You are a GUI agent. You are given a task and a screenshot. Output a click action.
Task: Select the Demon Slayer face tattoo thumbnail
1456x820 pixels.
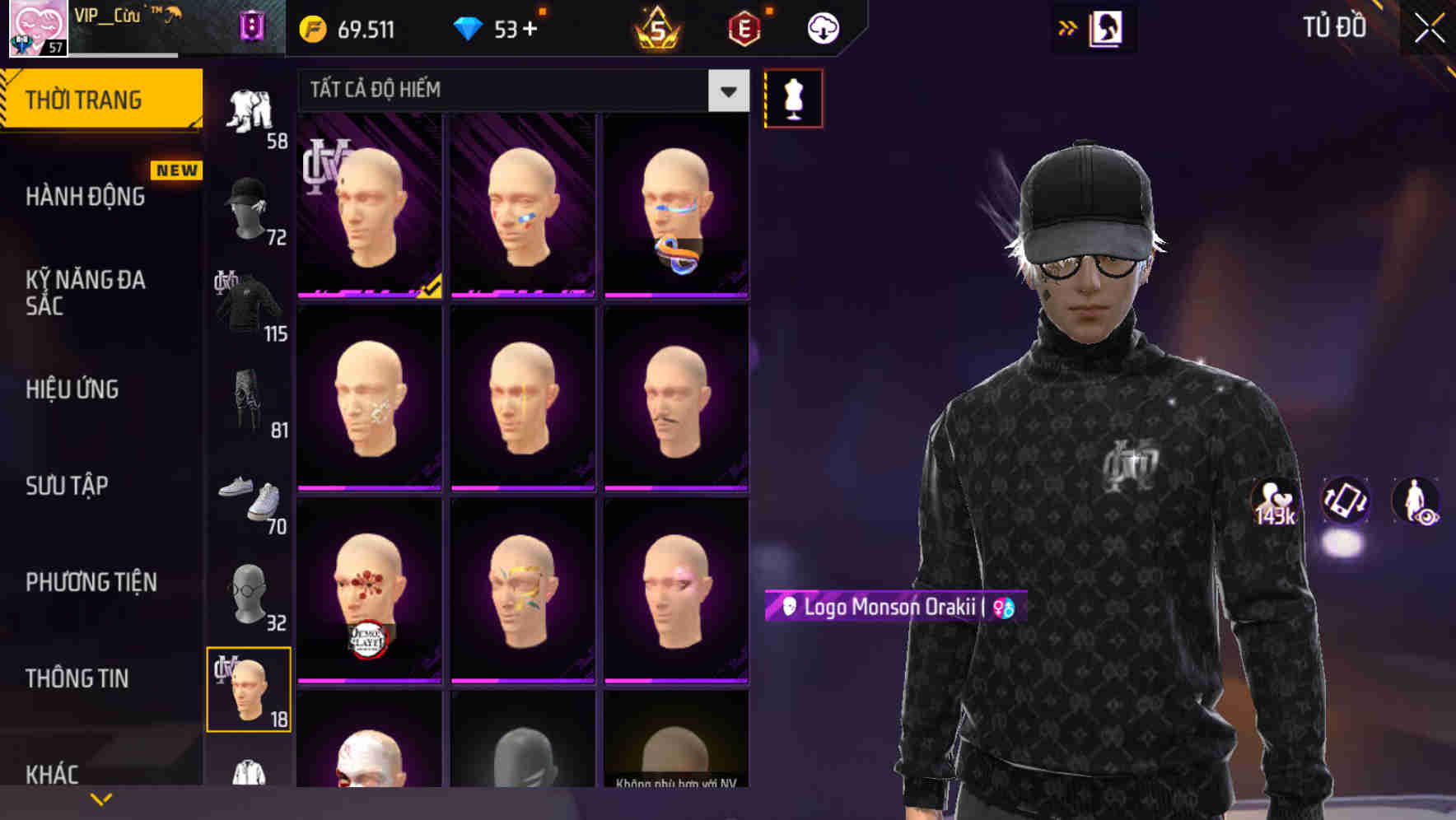click(x=371, y=591)
